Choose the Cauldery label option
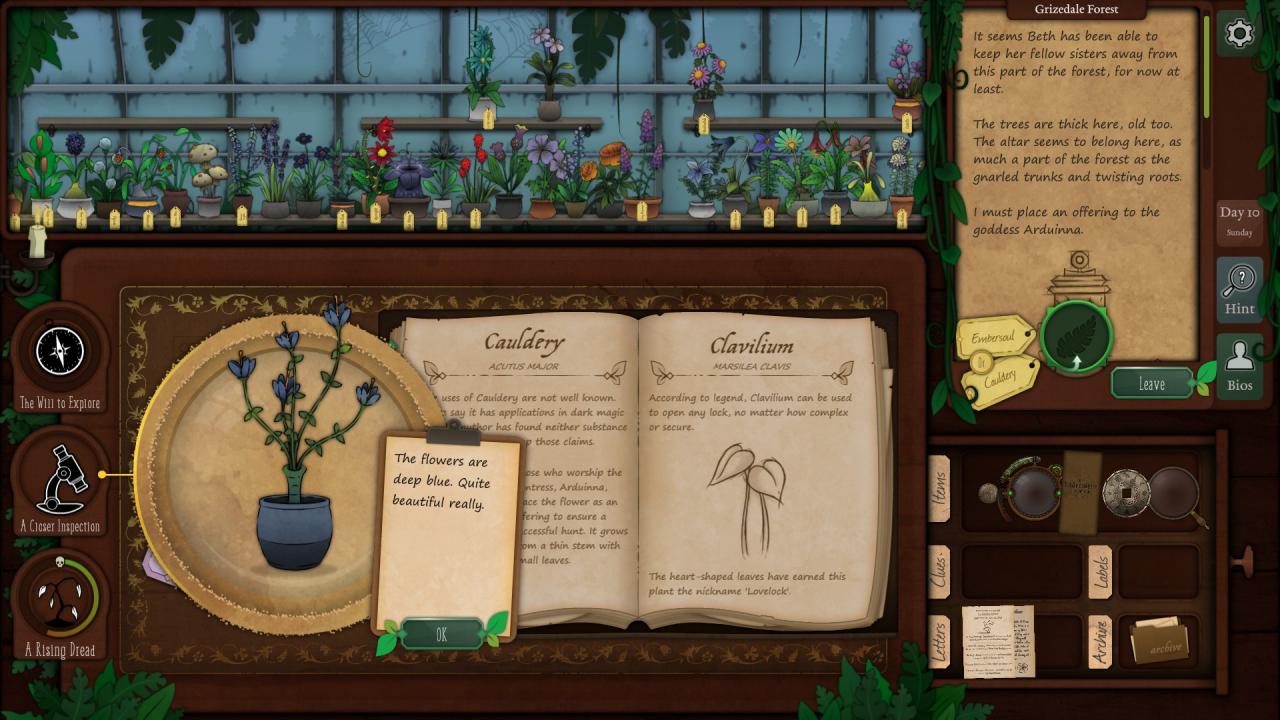This screenshot has width=1280, height=720. [x=1000, y=378]
